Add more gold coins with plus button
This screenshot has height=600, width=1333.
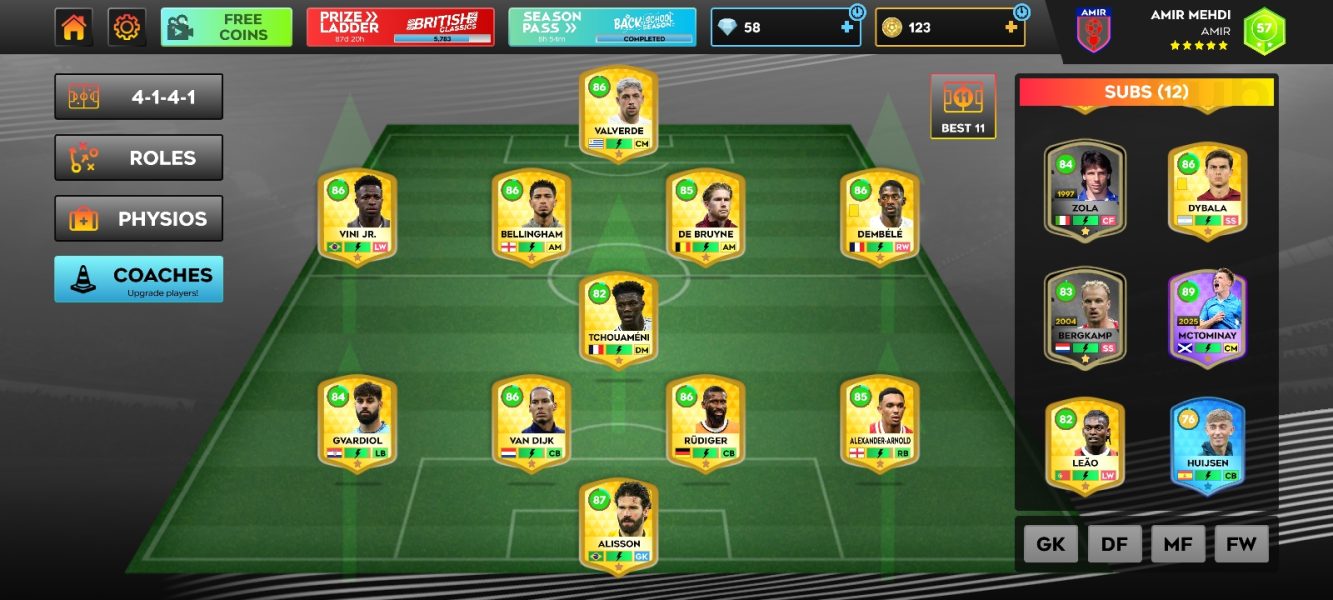click(x=1011, y=28)
